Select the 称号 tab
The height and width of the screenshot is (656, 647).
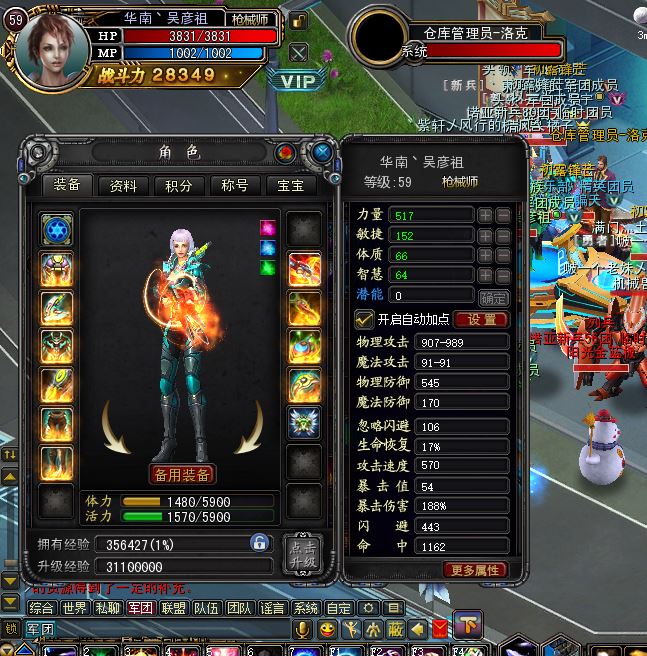tap(234, 186)
